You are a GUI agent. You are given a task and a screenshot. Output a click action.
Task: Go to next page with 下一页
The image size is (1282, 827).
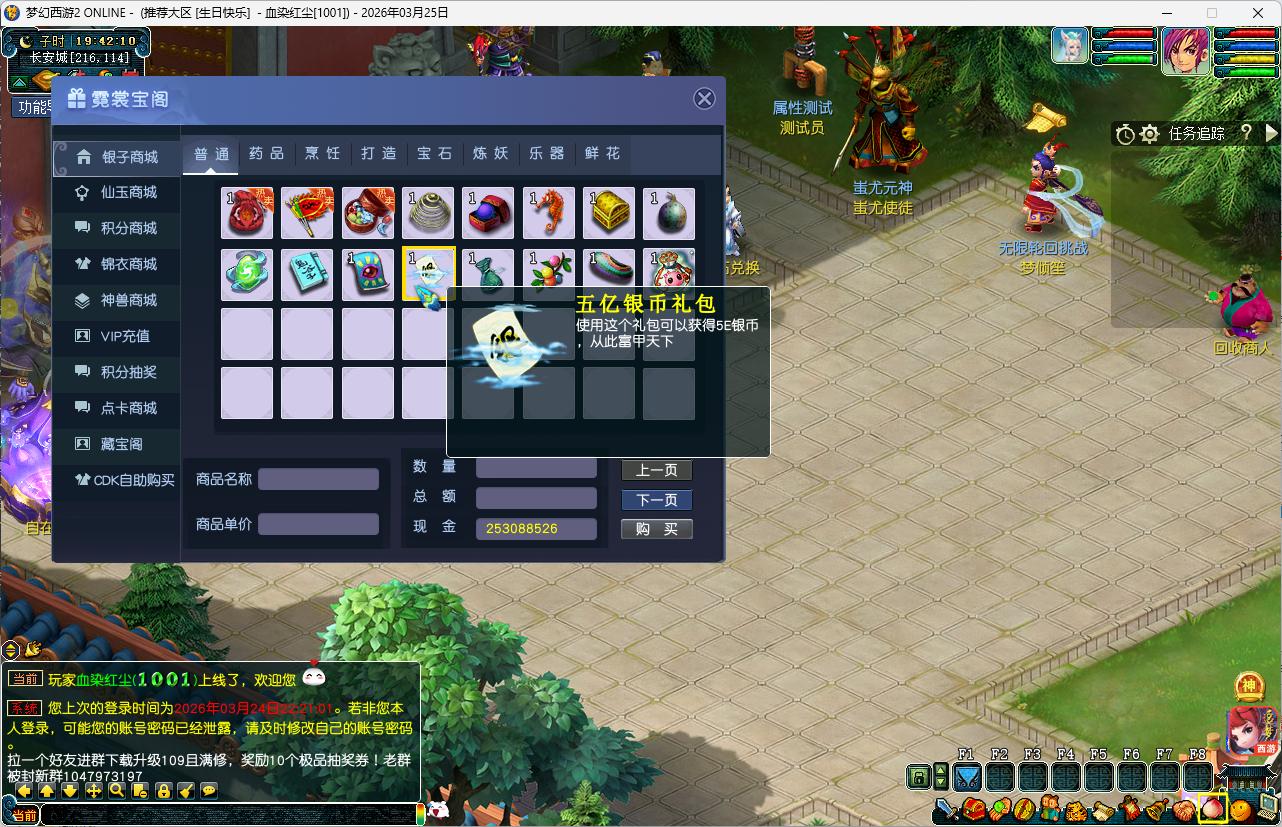point(656,500)
